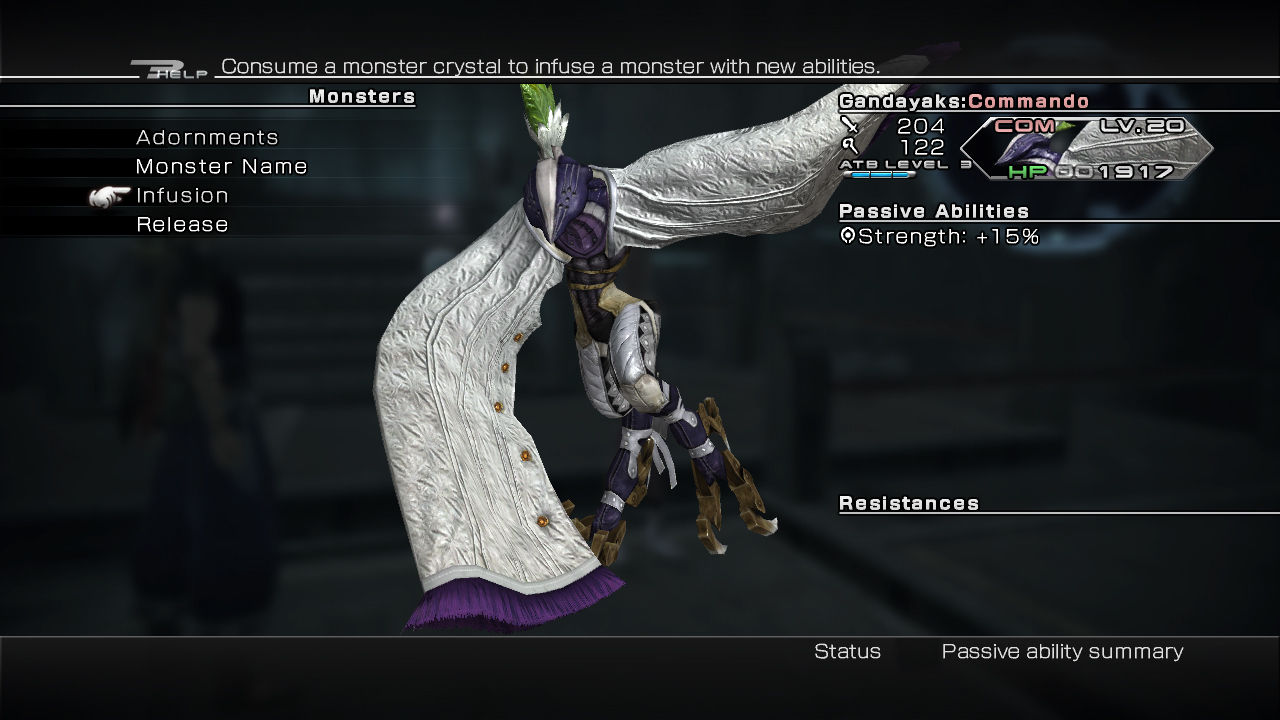Image resolution: width=1280 pixels, height=720 pixels.
Task: Select Release from the monster menu
Action: (x=182, y=225)
